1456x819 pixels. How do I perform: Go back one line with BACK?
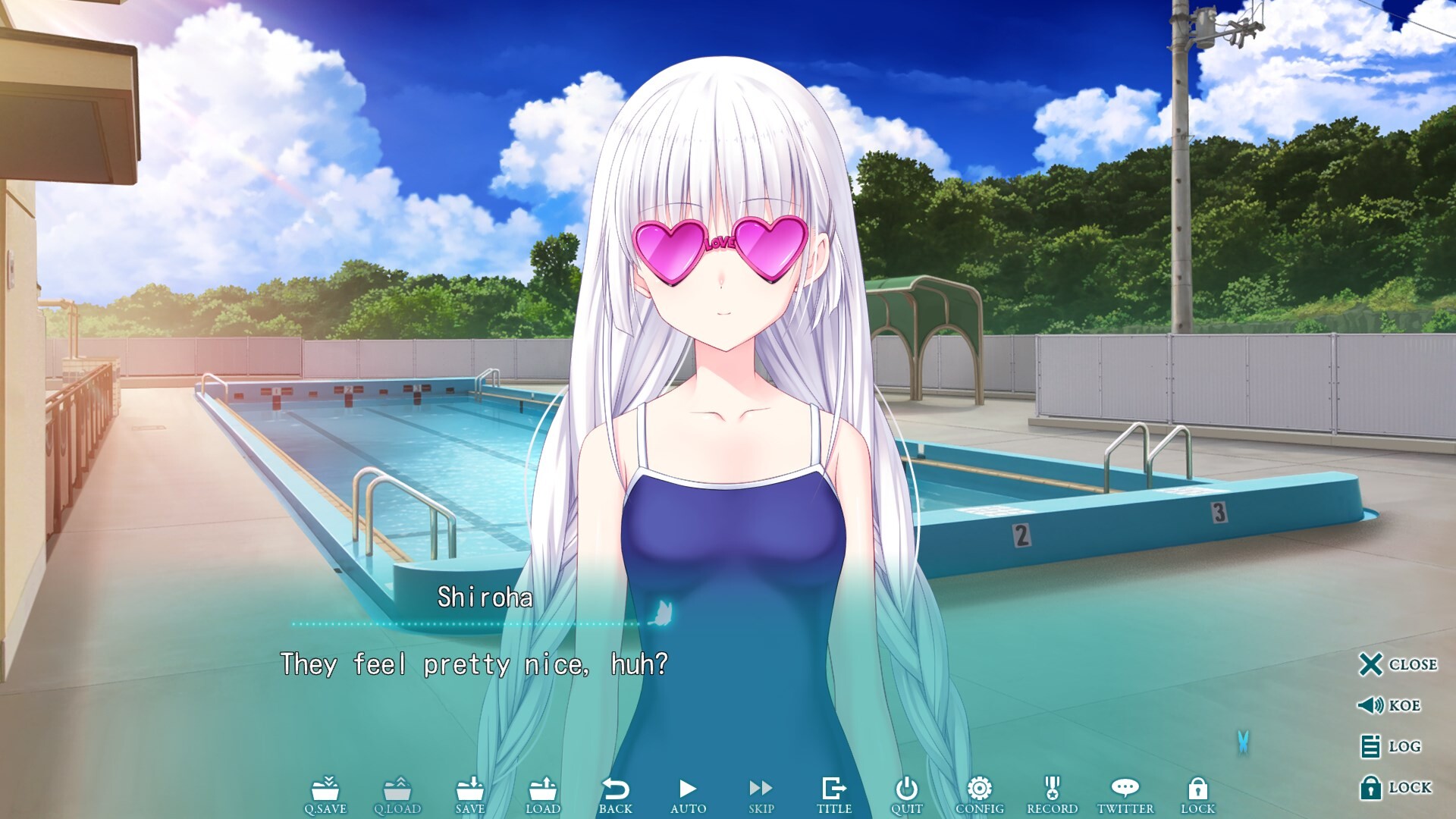(x=616, y=793)
